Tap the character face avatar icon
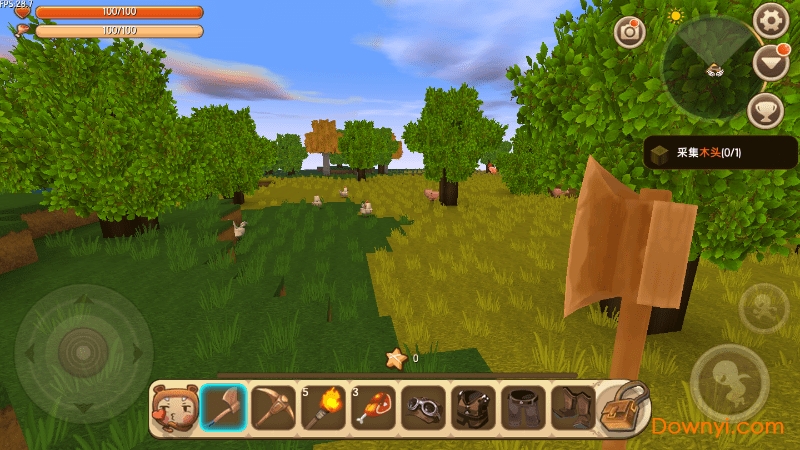The width and height of the screenshot is (800, 450). pyautogui.click(x=173, y=408)
